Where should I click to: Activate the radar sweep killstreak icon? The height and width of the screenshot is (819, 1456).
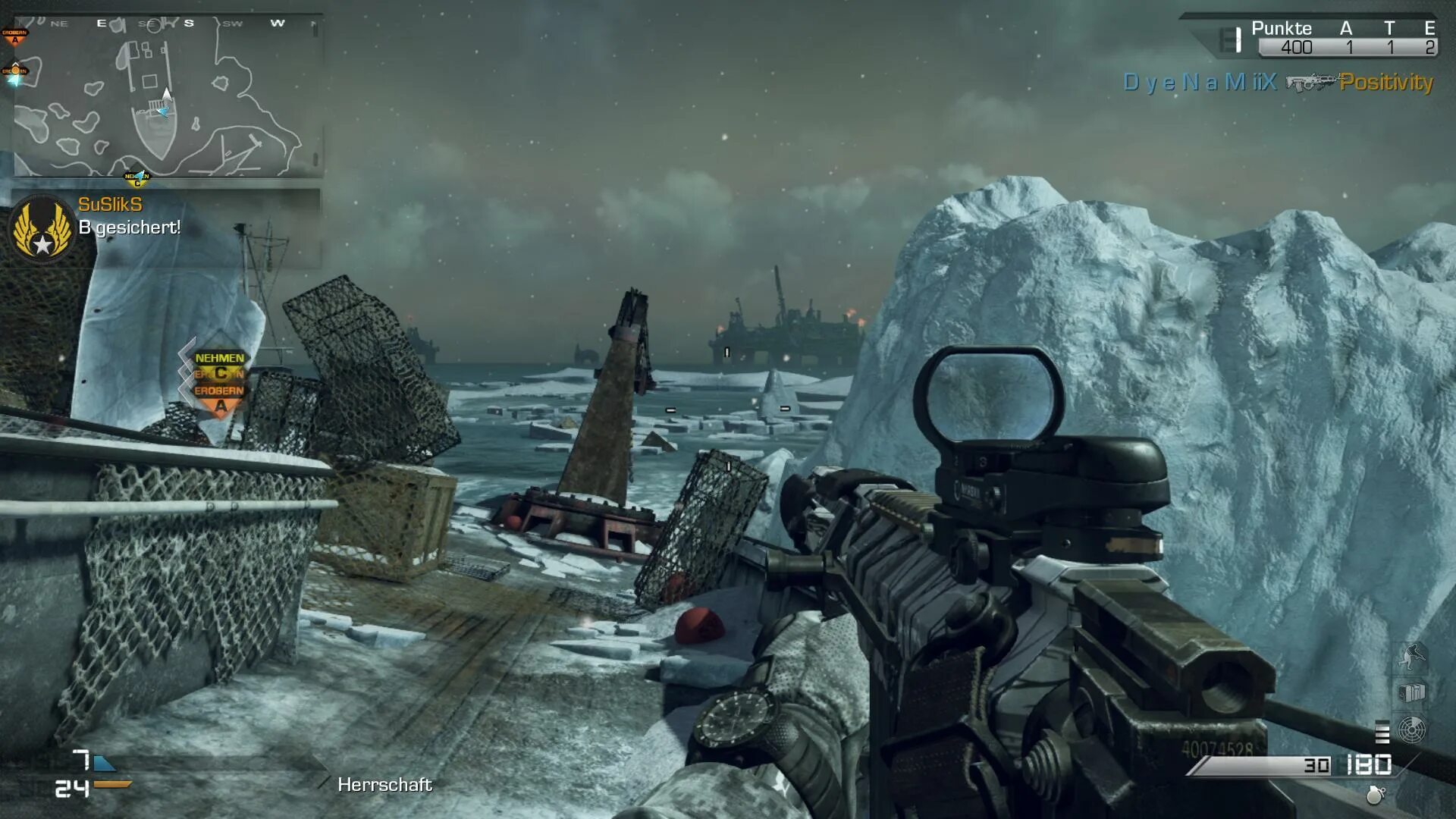[x=1411, y=730]
